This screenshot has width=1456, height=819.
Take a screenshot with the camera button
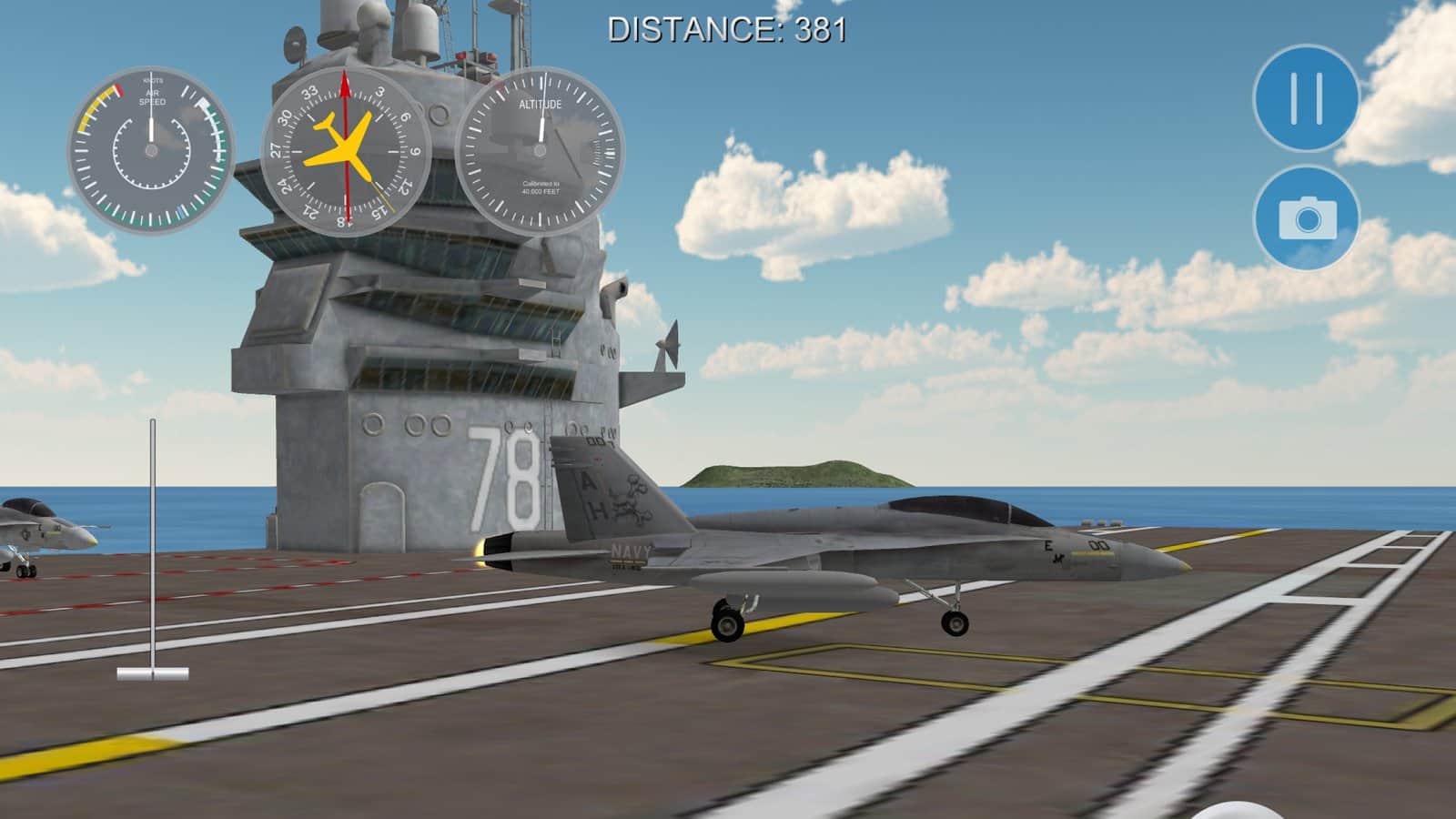click(1306, 218)
